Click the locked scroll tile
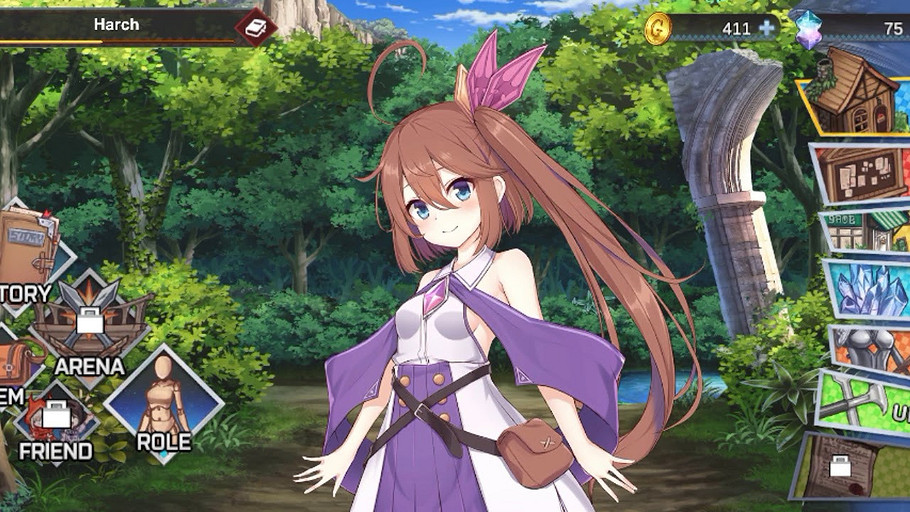Viewport: 910px width, 512px height. [850, 465]
